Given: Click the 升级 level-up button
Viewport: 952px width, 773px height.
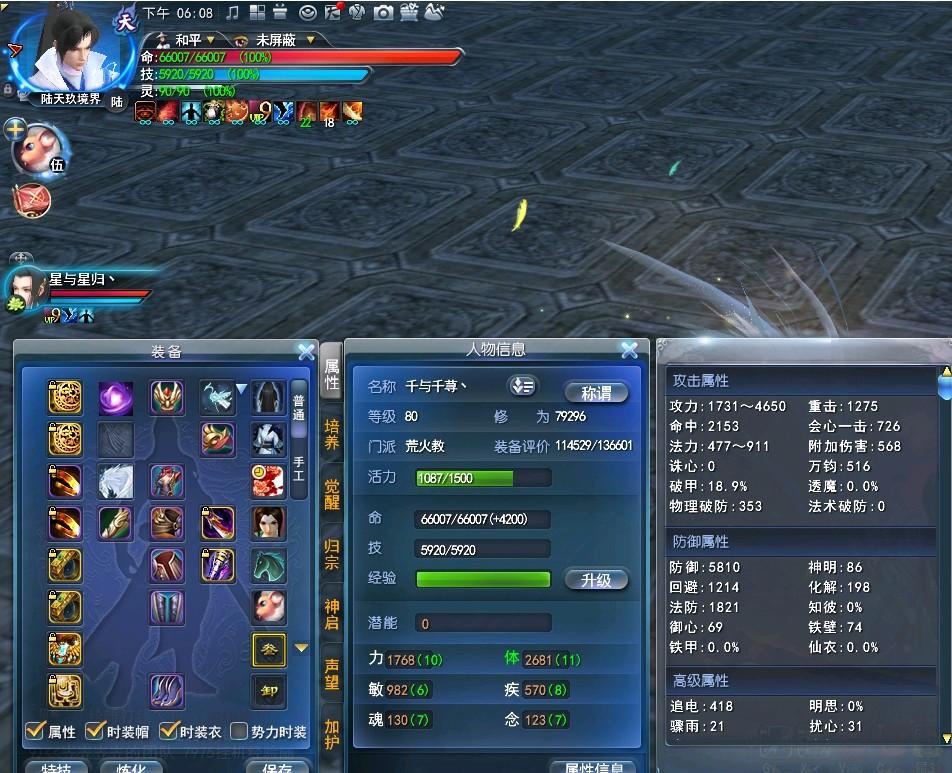Looking at the screenshot, I should 596,579.
